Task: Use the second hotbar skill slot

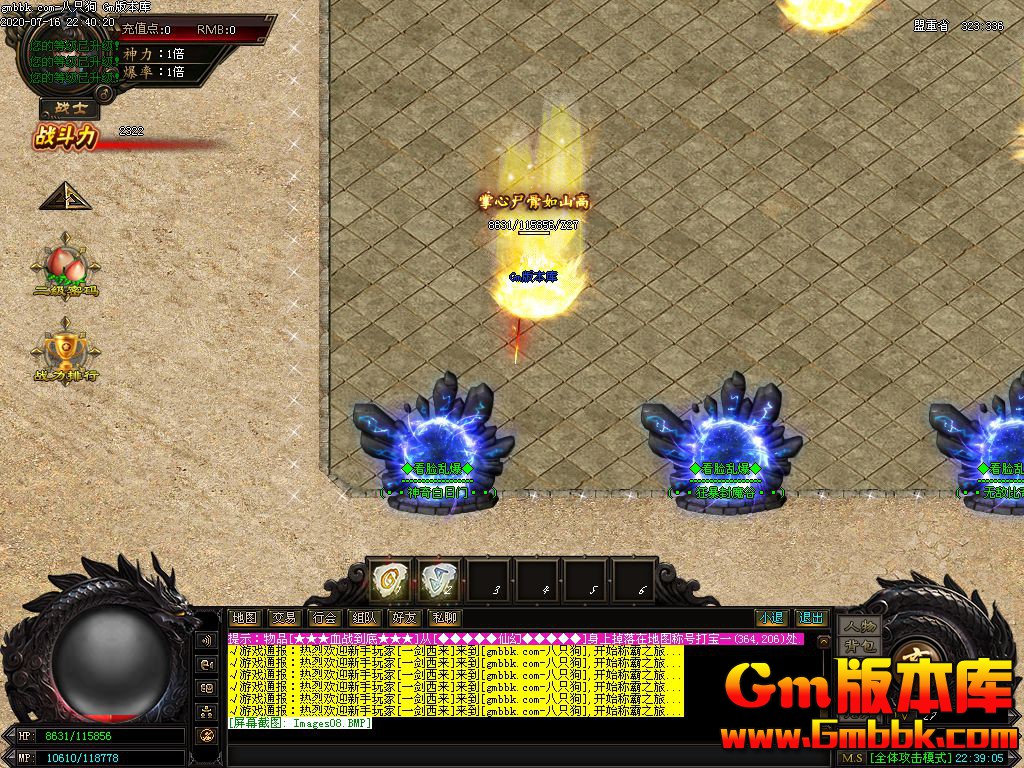Action: pos(438,580)
